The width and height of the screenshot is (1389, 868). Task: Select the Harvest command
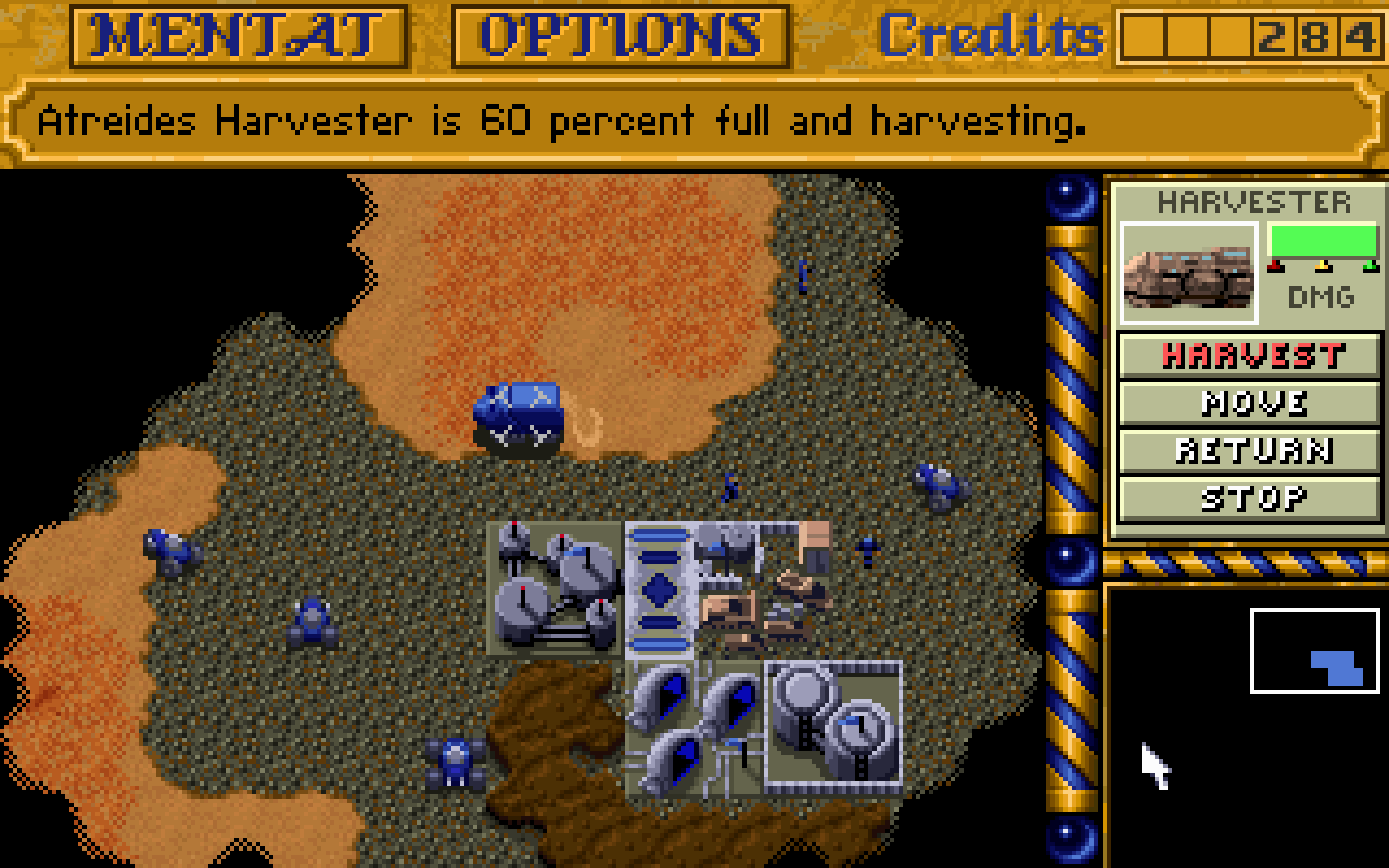tap(1250, 355)
